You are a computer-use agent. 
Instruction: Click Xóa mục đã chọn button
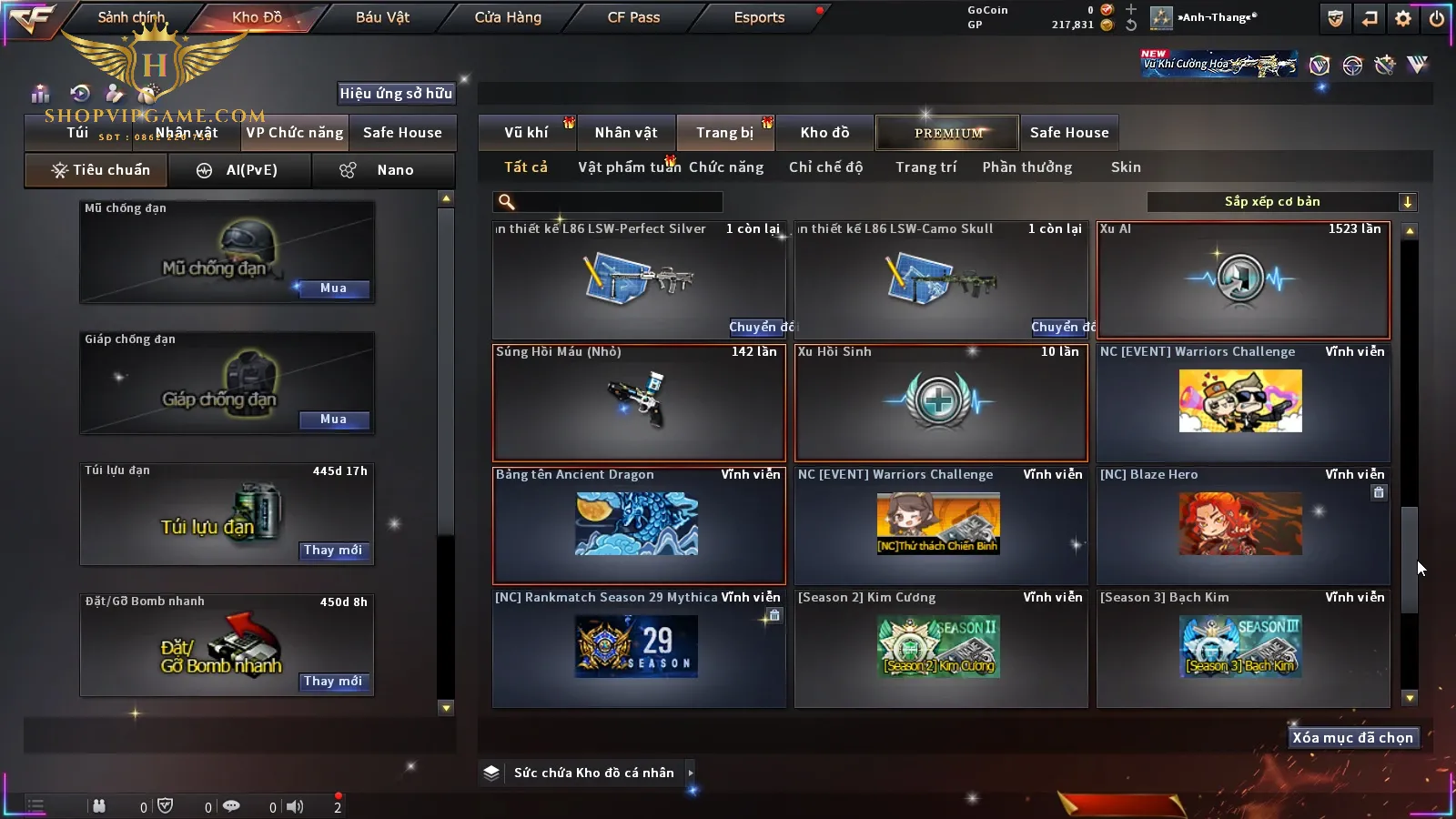click(x=1352, y=738)
